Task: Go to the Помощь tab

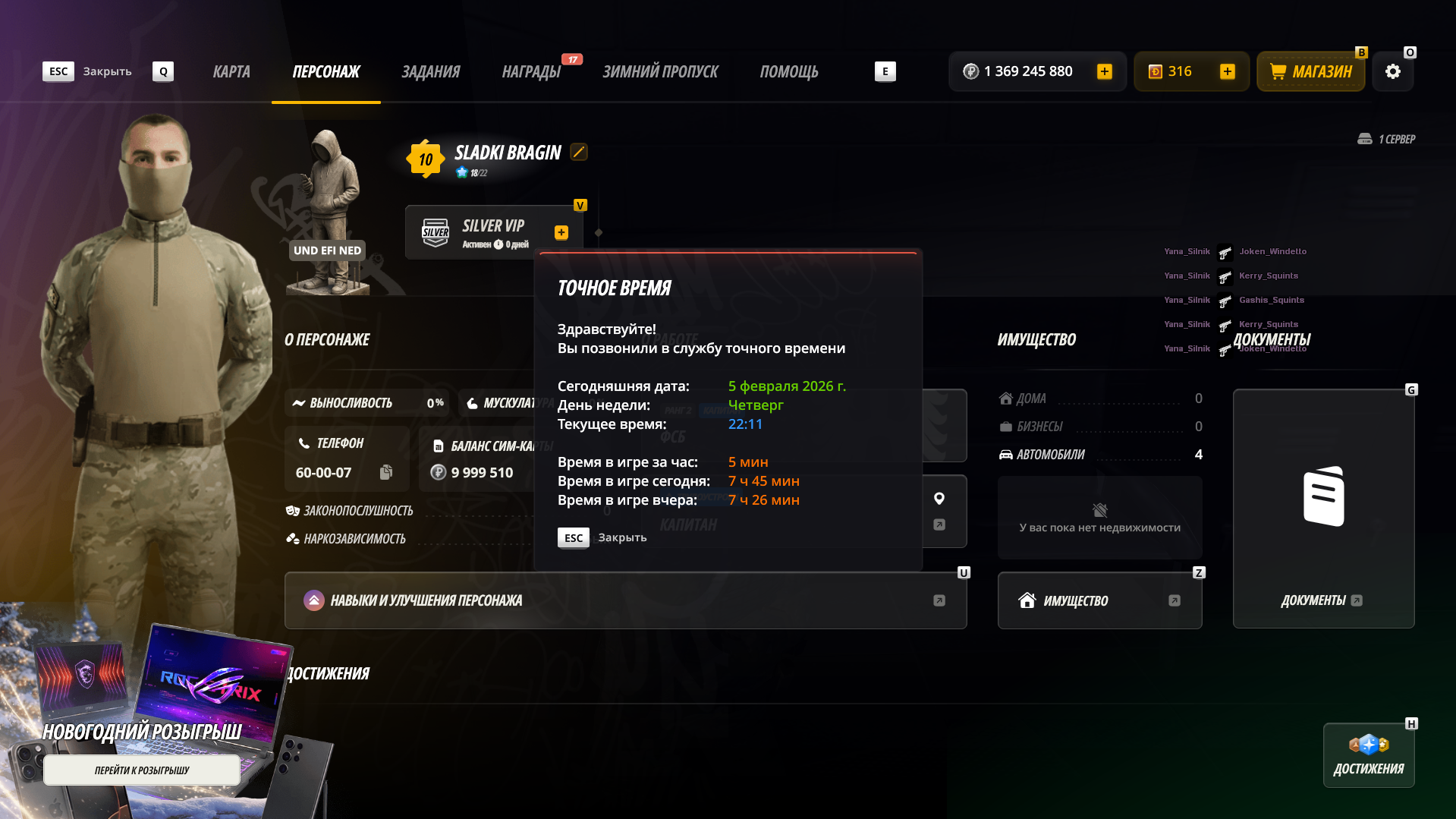Action: click(789, 71)
